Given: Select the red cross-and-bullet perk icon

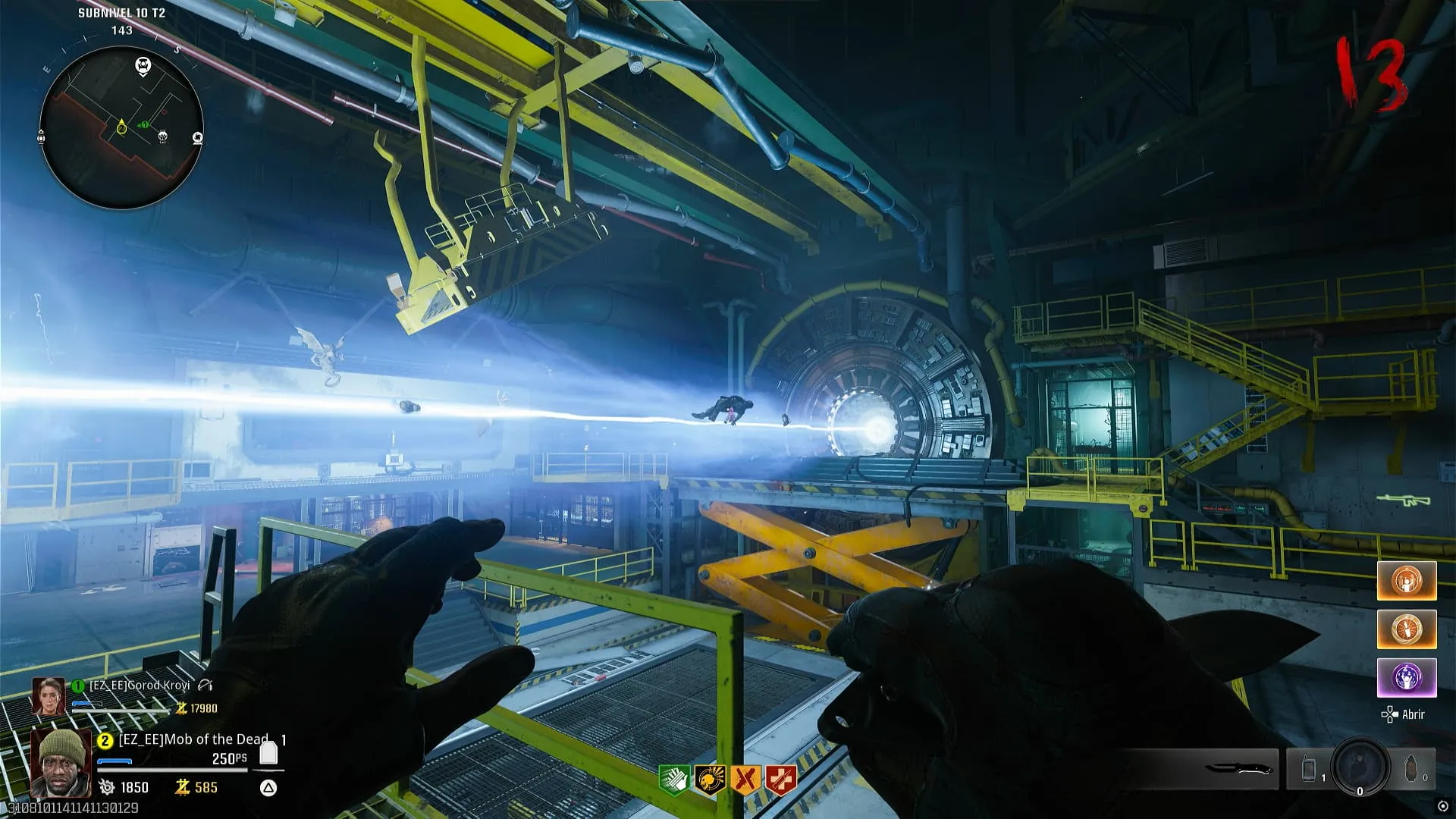Looking at the screenshot, I should pos(781,780).
